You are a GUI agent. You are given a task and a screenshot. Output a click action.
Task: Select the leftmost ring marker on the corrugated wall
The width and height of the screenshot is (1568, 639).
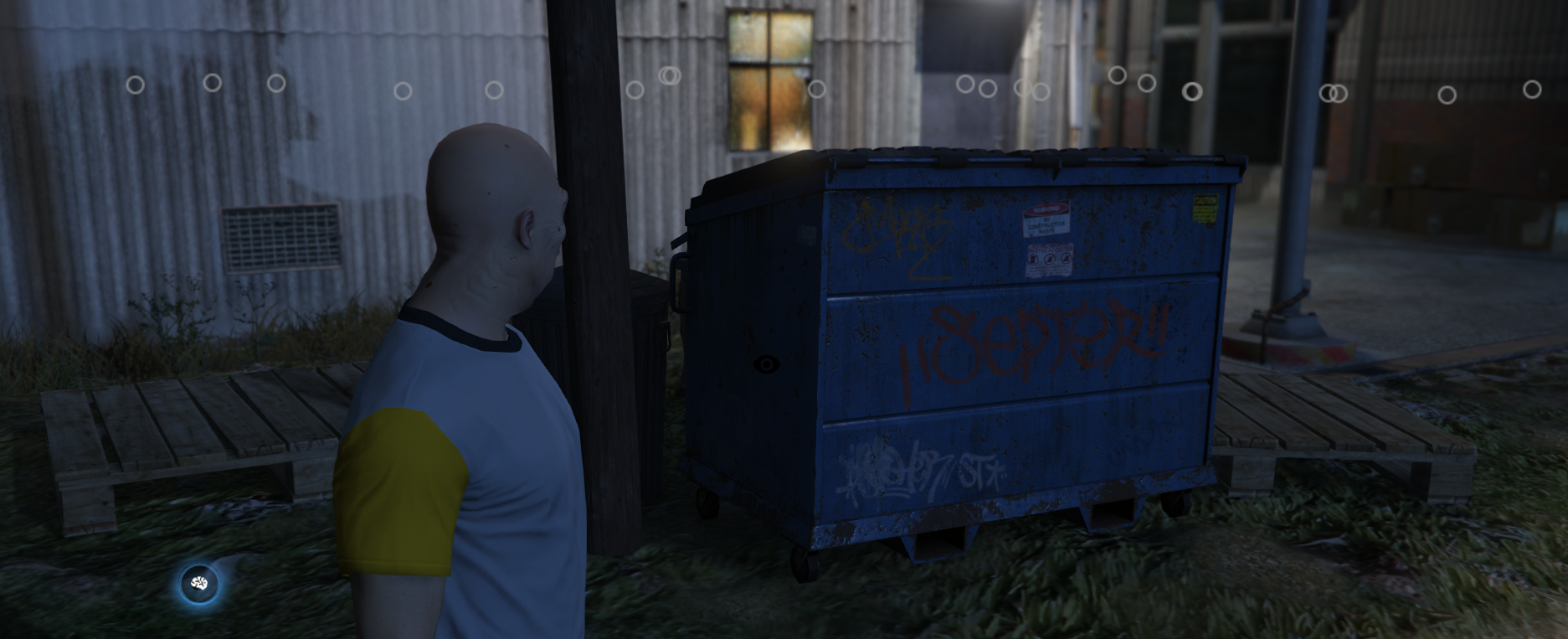pos(134,84)
